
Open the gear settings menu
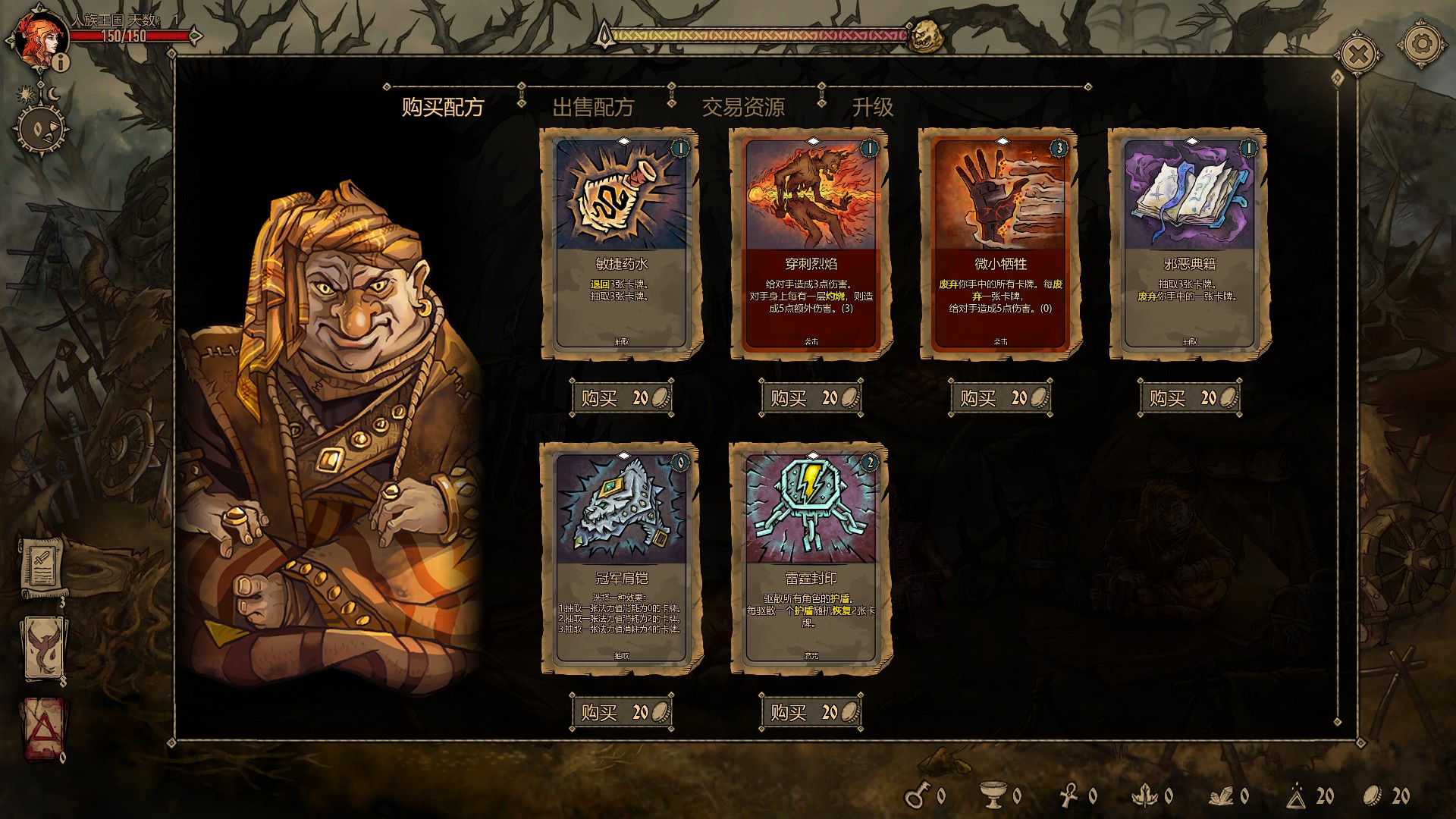[1422, 44]
